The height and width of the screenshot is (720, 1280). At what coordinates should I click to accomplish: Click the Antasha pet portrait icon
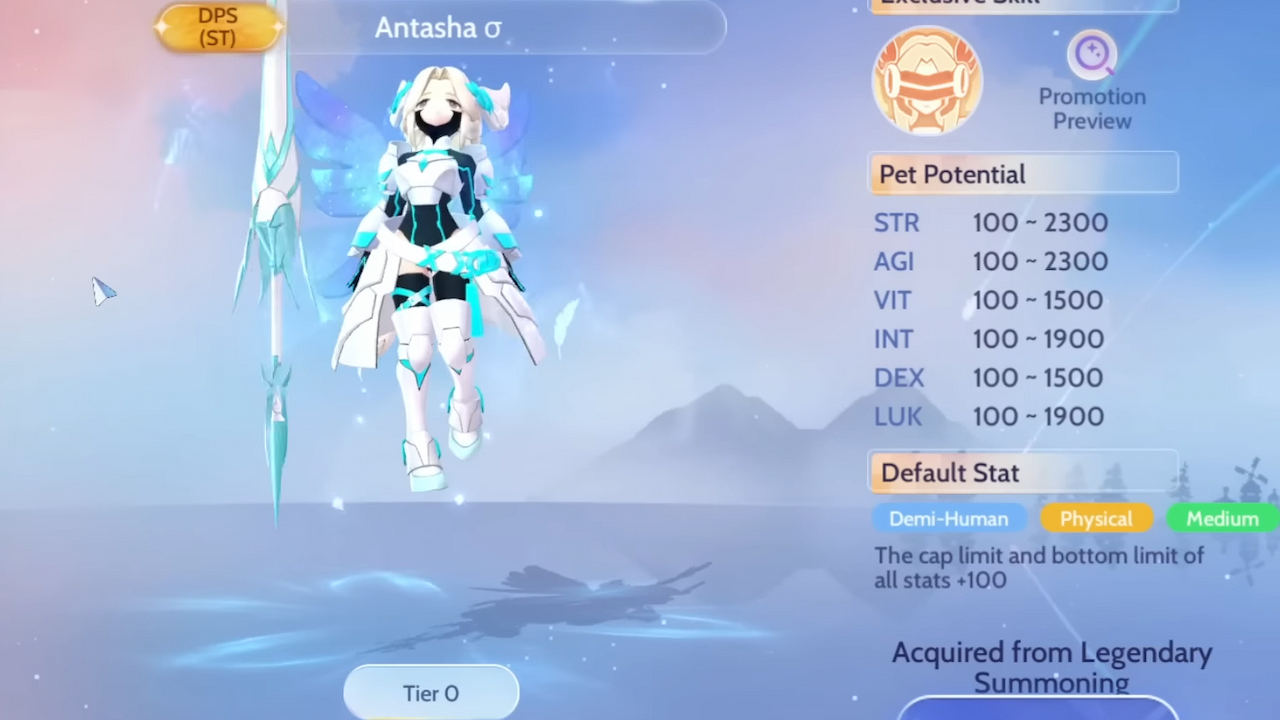[927, 80]
